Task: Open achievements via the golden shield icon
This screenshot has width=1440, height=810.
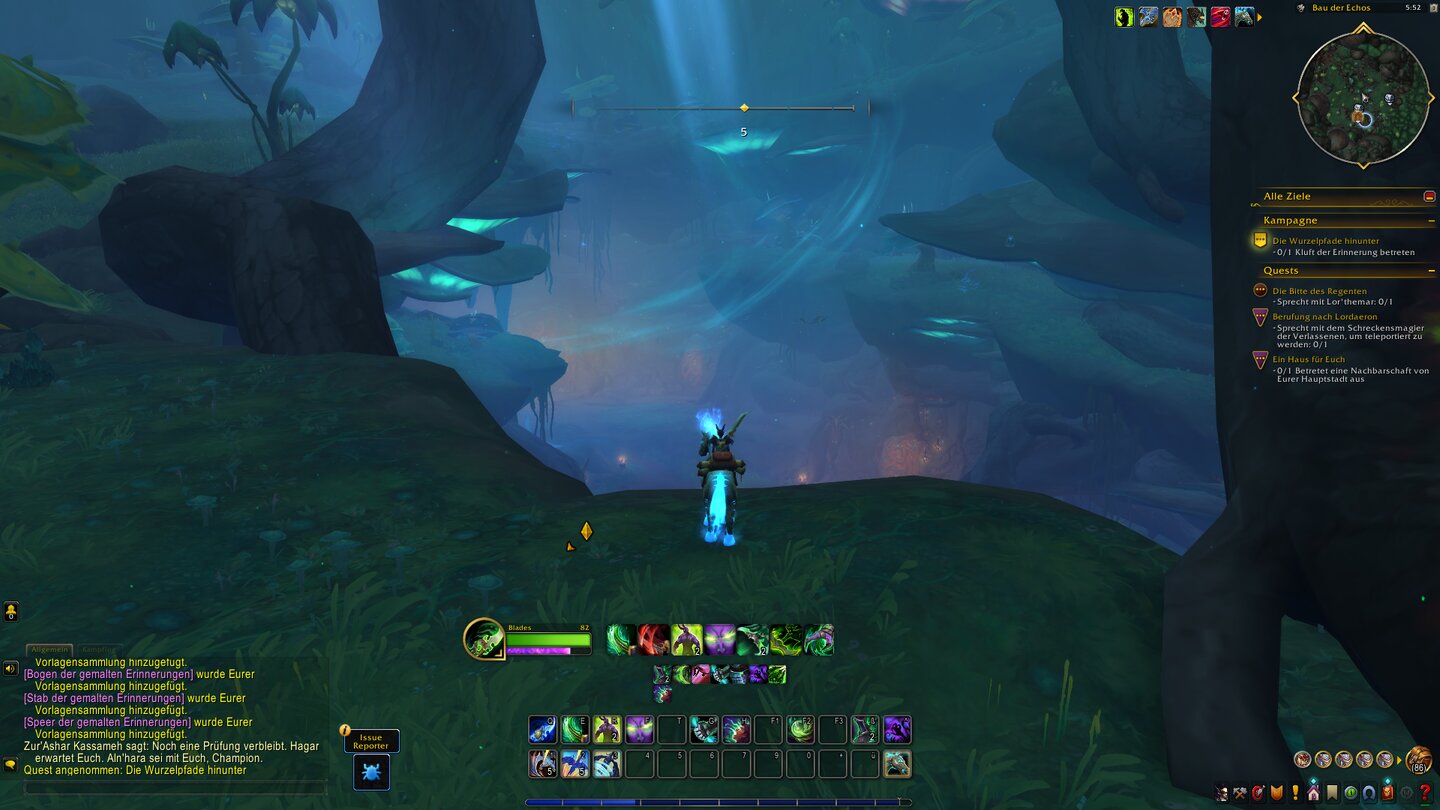Action: (x=1277, y=792)
